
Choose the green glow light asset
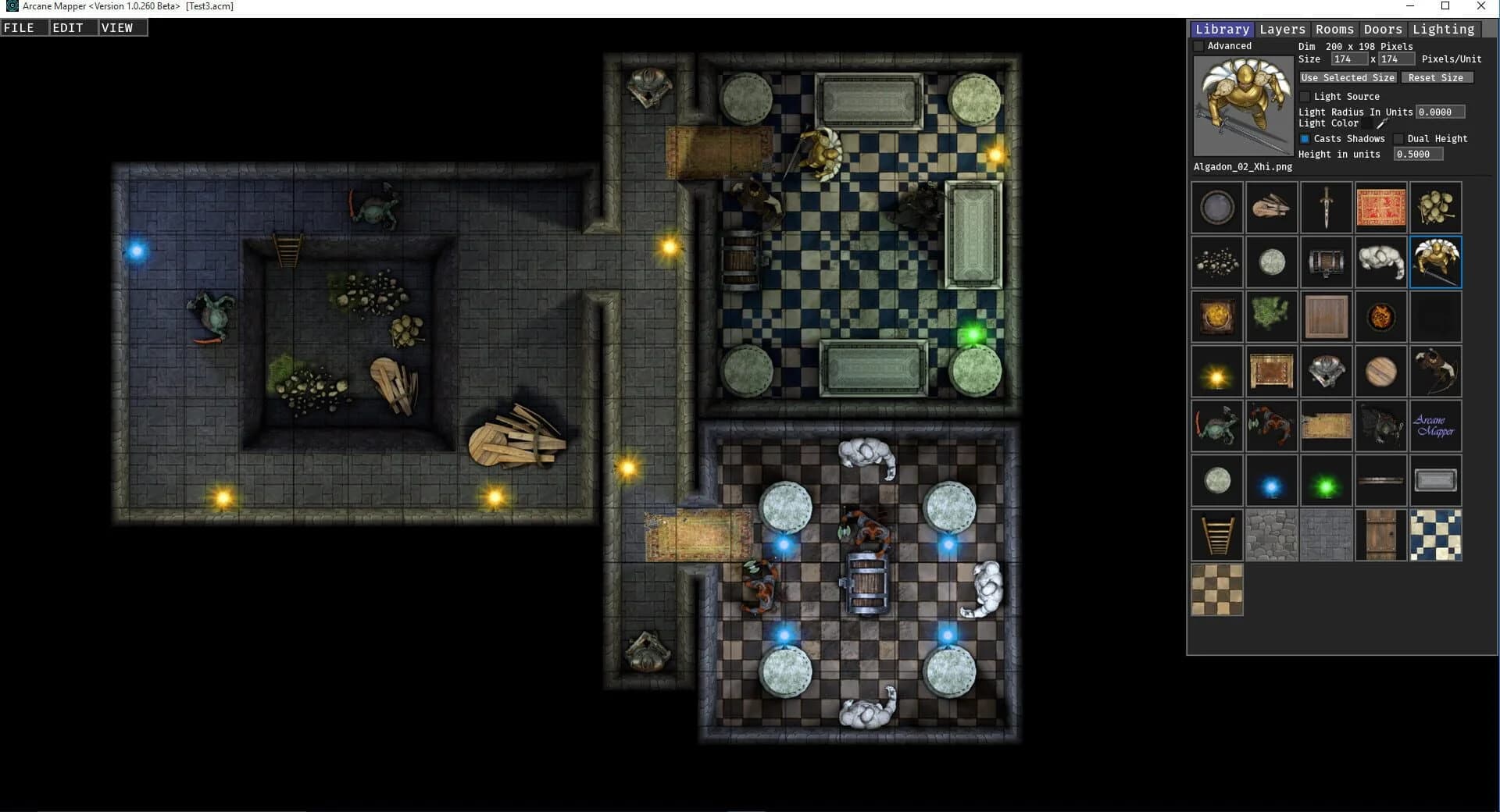[x=1327, y=480]
